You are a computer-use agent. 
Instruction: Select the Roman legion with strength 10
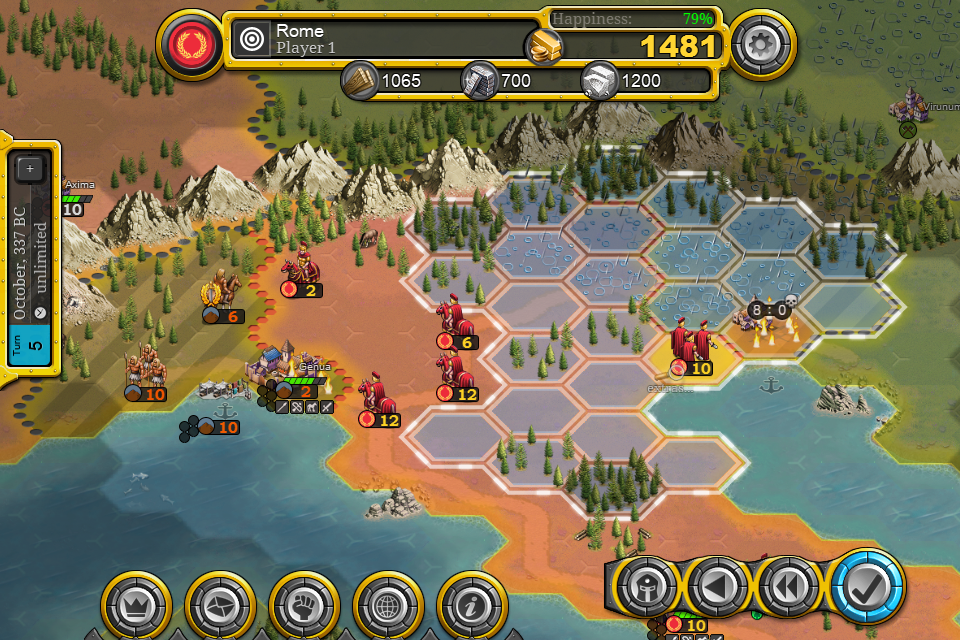click(x=692, y=345)
